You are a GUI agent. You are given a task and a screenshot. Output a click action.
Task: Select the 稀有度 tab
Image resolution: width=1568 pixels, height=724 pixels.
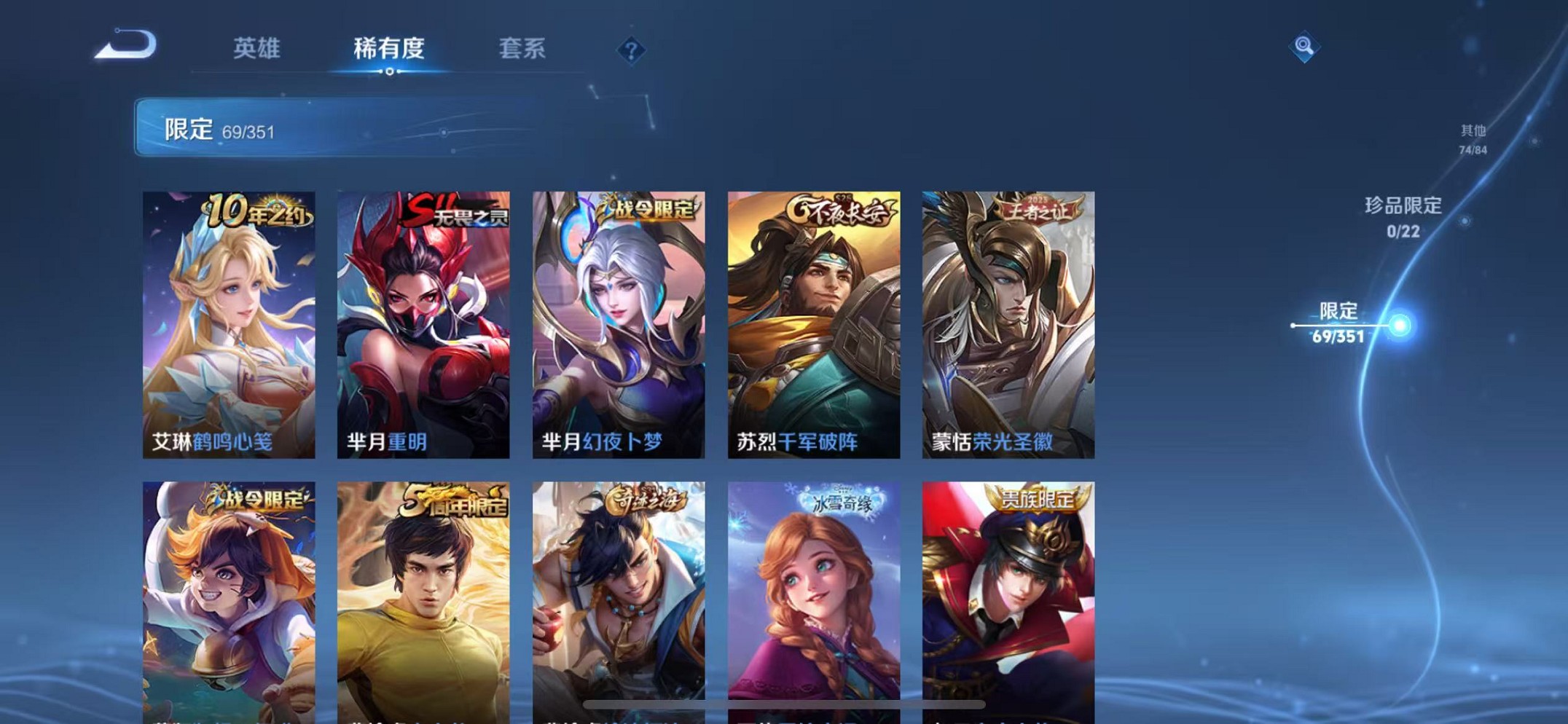pyautogui.click(x=388, y=49)
